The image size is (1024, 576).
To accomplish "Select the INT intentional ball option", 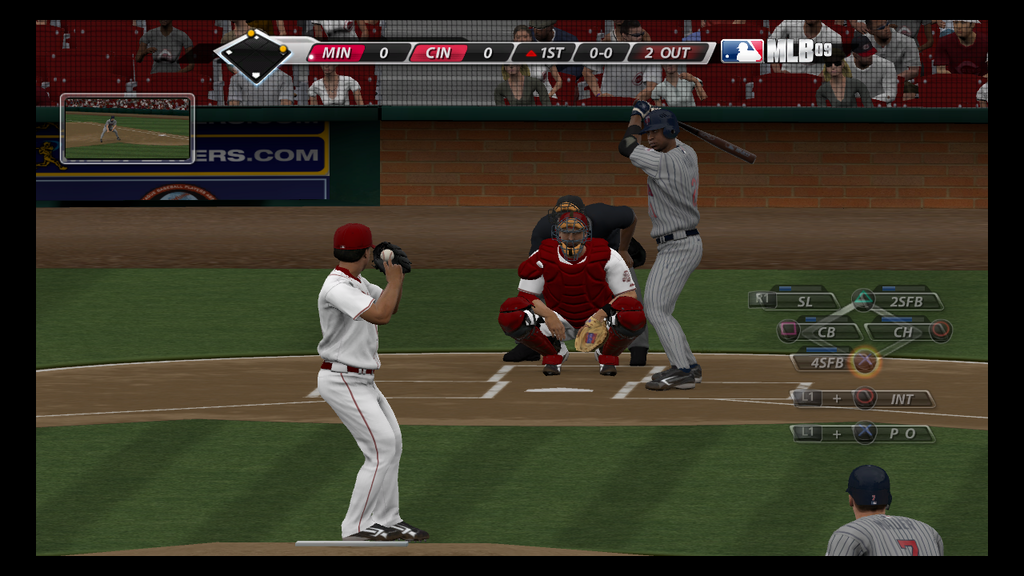I will [901, 398].
